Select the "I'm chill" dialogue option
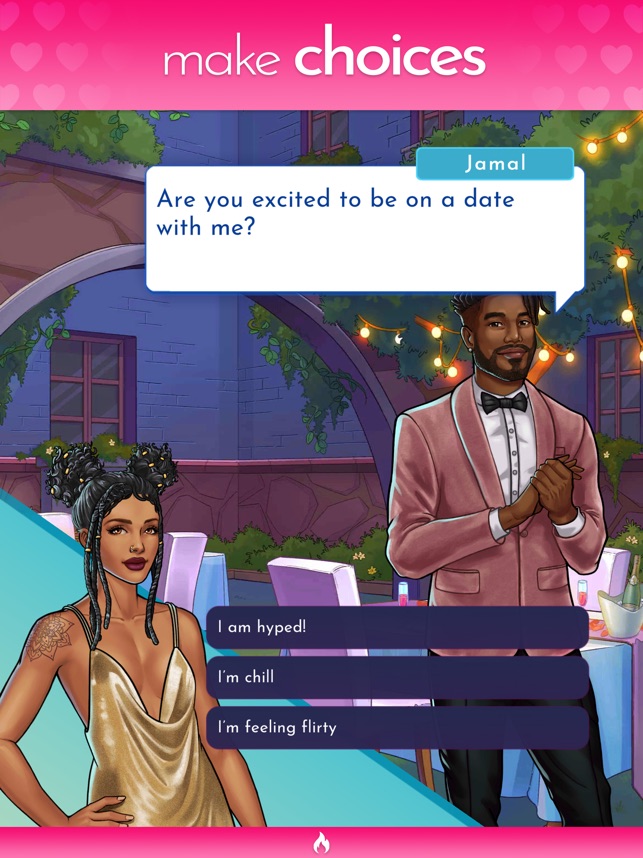Viewport: 643px width, 858px height. pyautogui.click(x=397, y=678)
